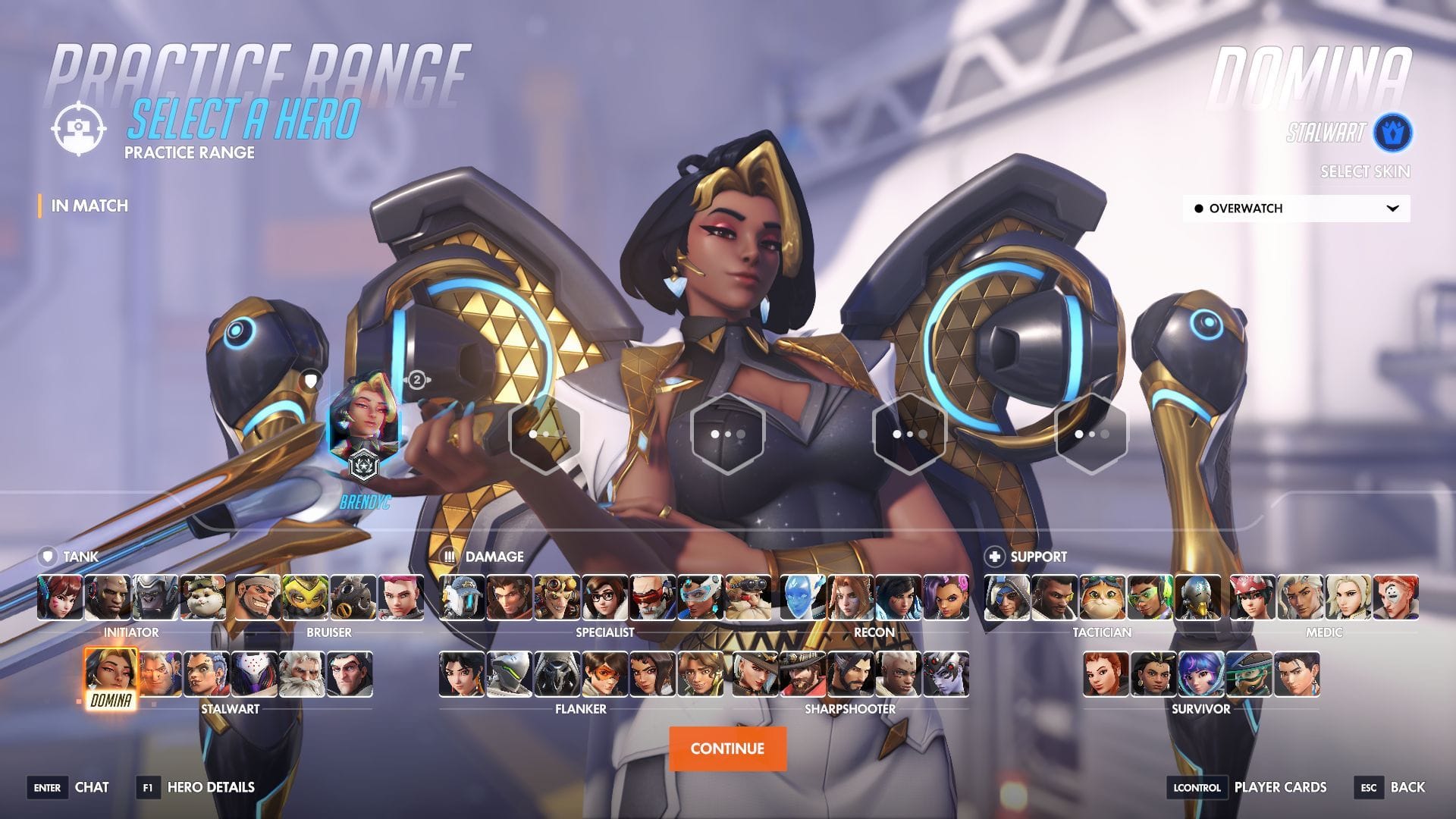This screenshot has width=1456, height=819.
Task: Select the blue-faced Echo portrait
Action: (803, 598)
